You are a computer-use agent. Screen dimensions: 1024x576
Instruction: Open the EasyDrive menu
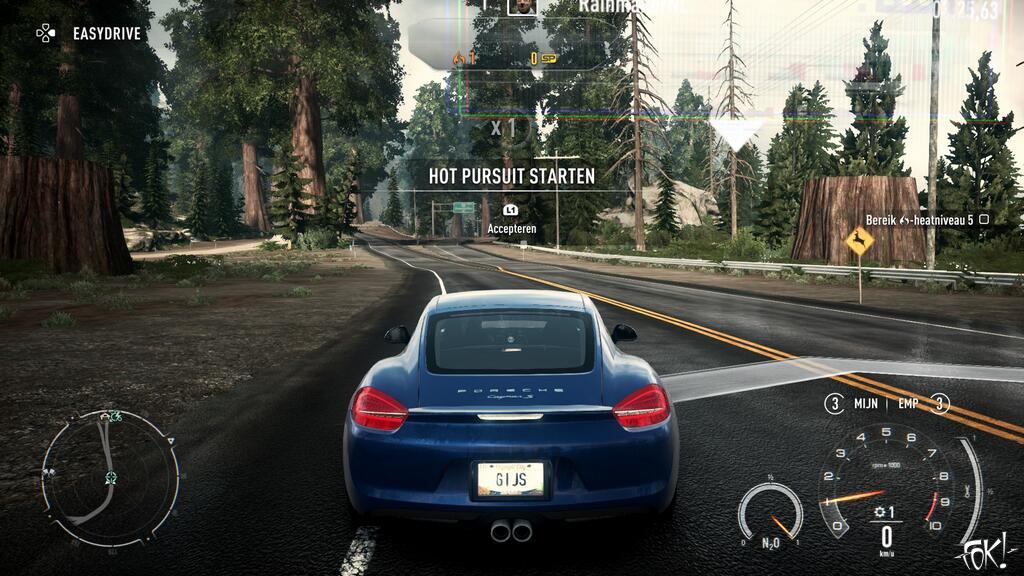pos(91,34)
